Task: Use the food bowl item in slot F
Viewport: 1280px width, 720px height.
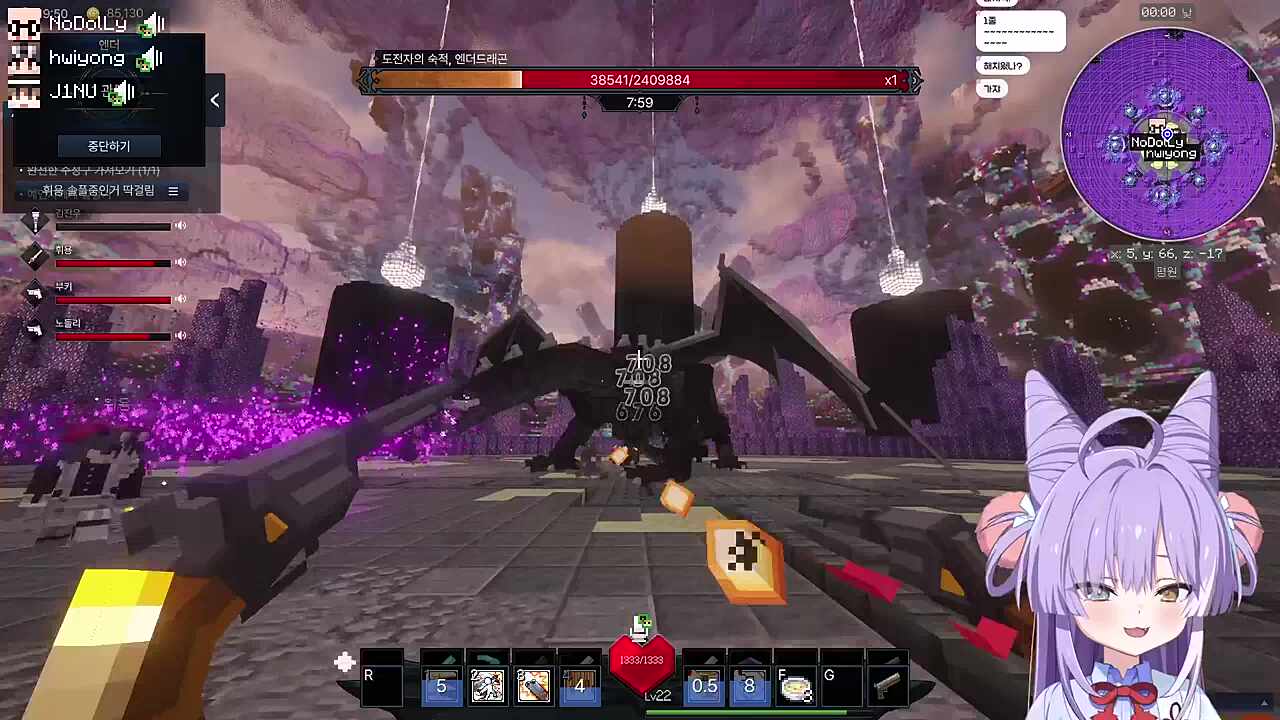Action: click(795, 685)
